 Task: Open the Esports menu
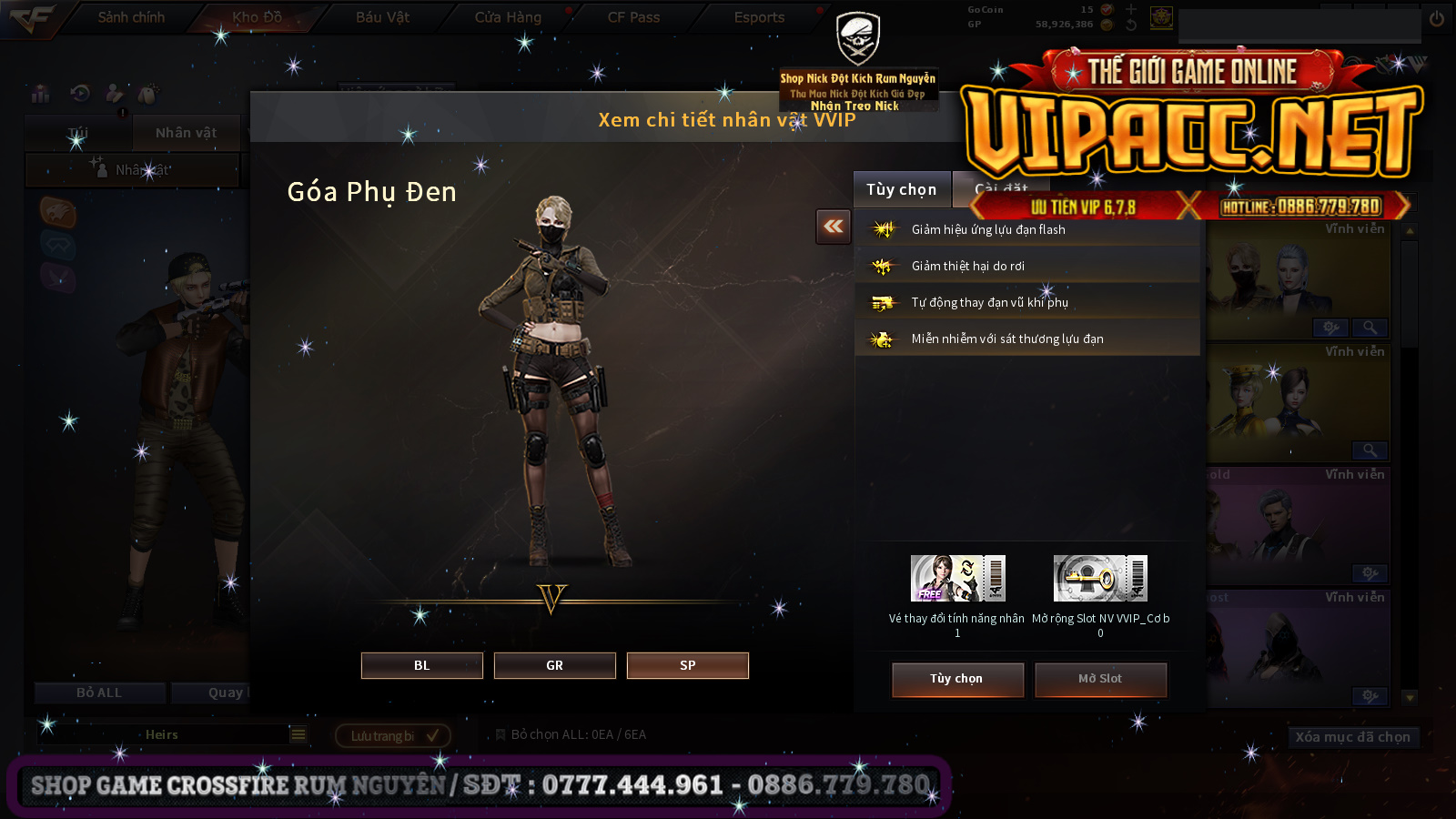point(759,17)
